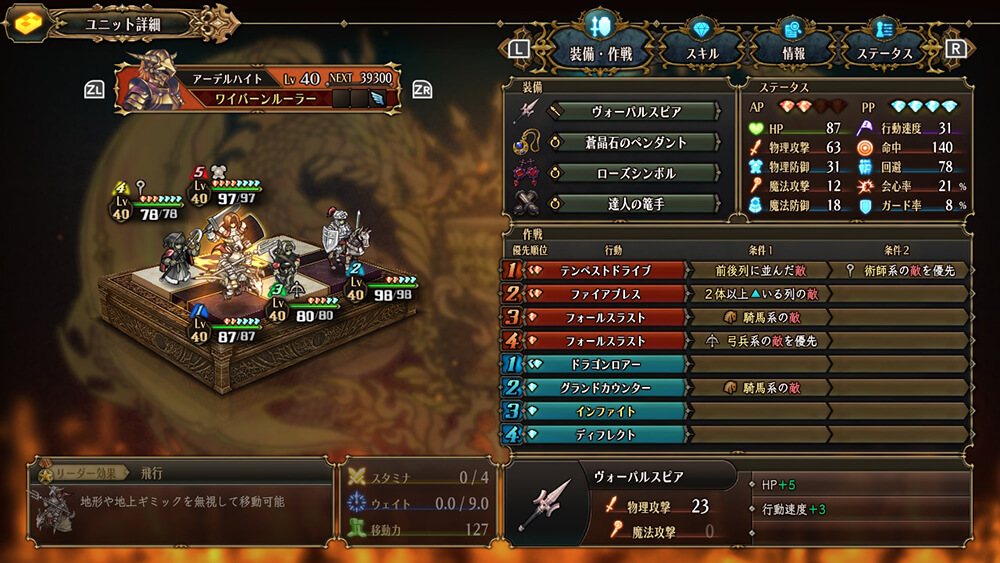Select the 達人の篭手 equipment slot
Image resolution: width=1000 pixels, height=563 pixels.
click(x=634, y=204)
